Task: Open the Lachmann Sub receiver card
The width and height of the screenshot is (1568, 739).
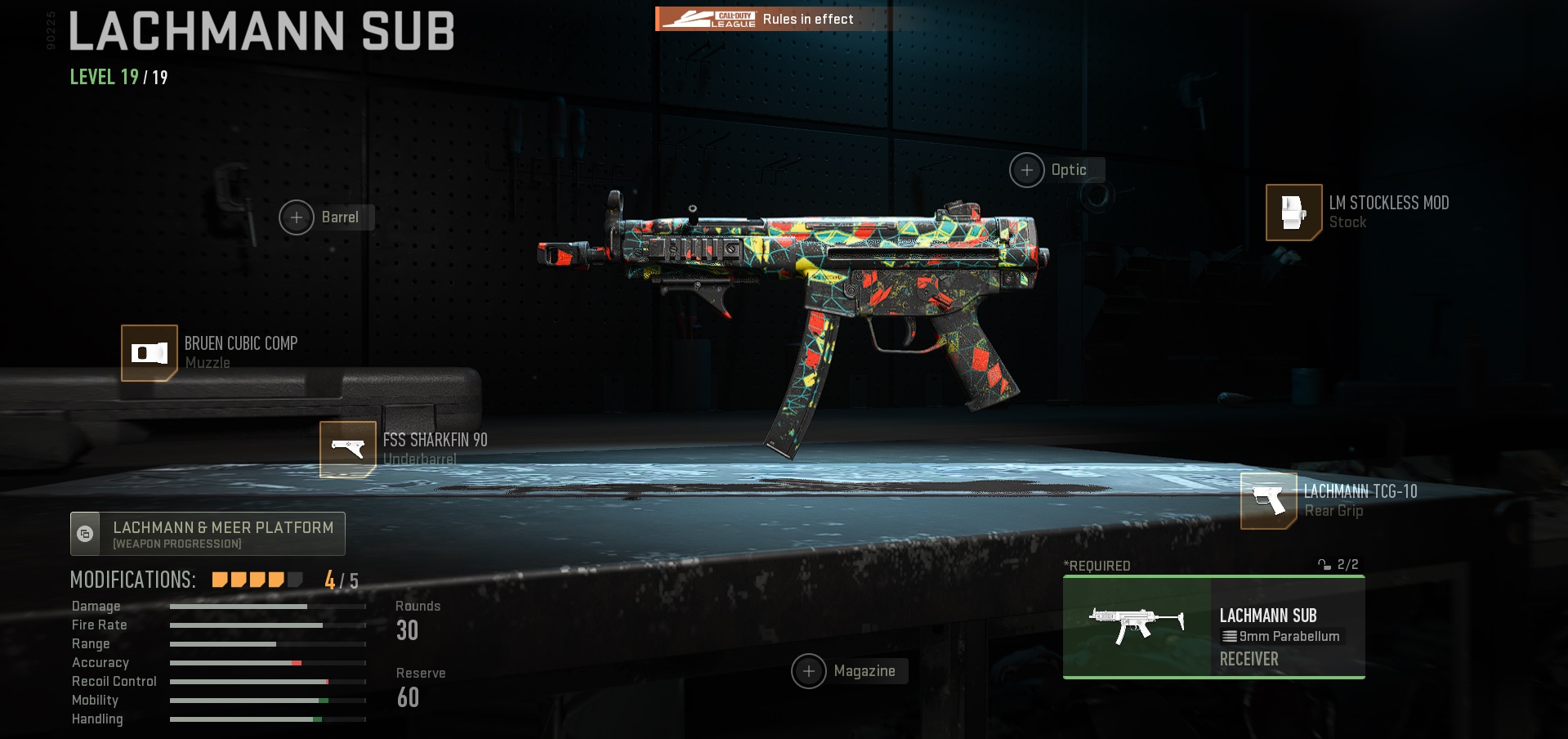Action: (x=1213, y=627)
